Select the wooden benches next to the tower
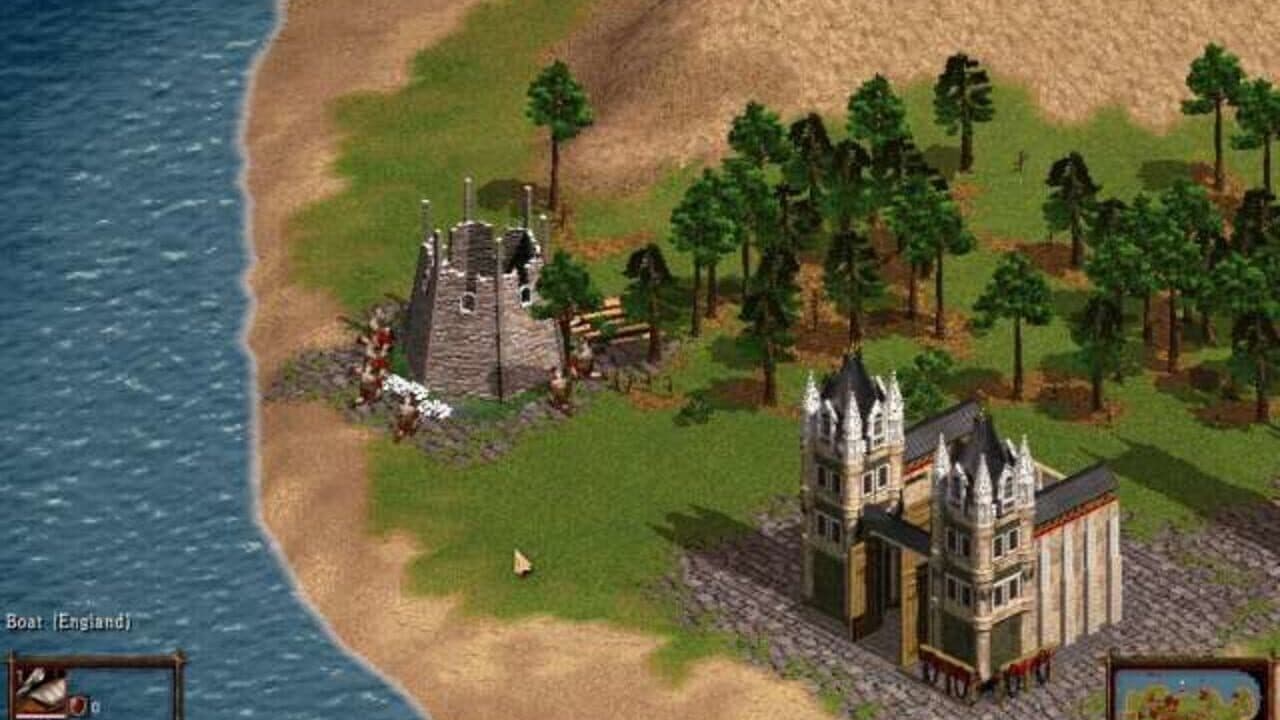The width and height of the screenshot is (1280, 720). [615, 320]
